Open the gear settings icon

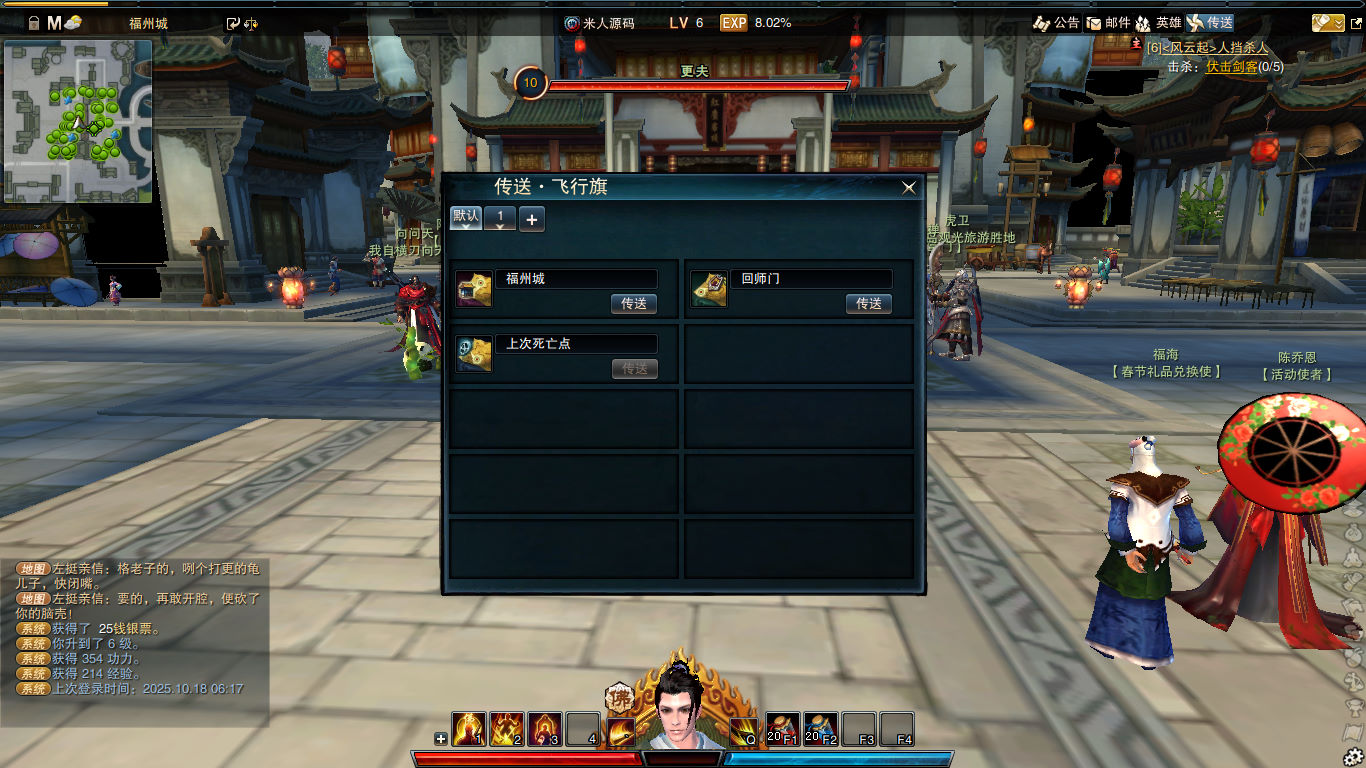coord(1353,757)
